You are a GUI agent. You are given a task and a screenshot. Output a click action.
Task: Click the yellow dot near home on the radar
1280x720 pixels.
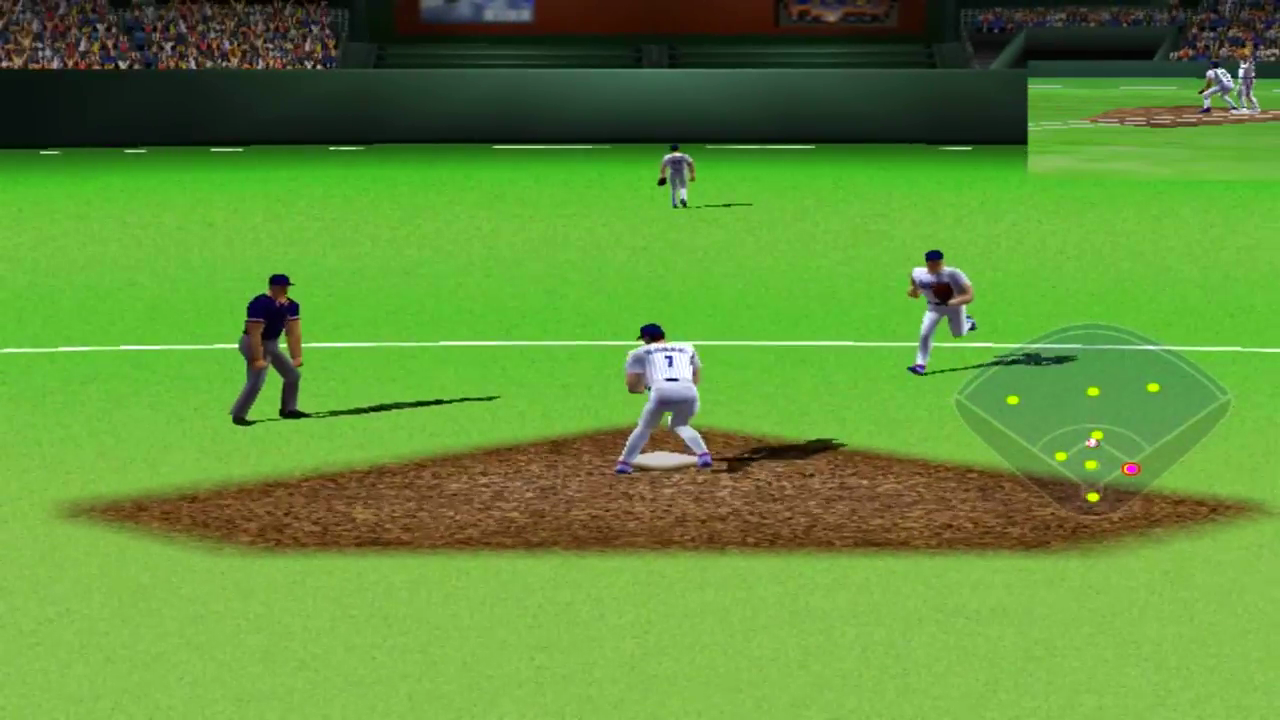pos(1089,465)
